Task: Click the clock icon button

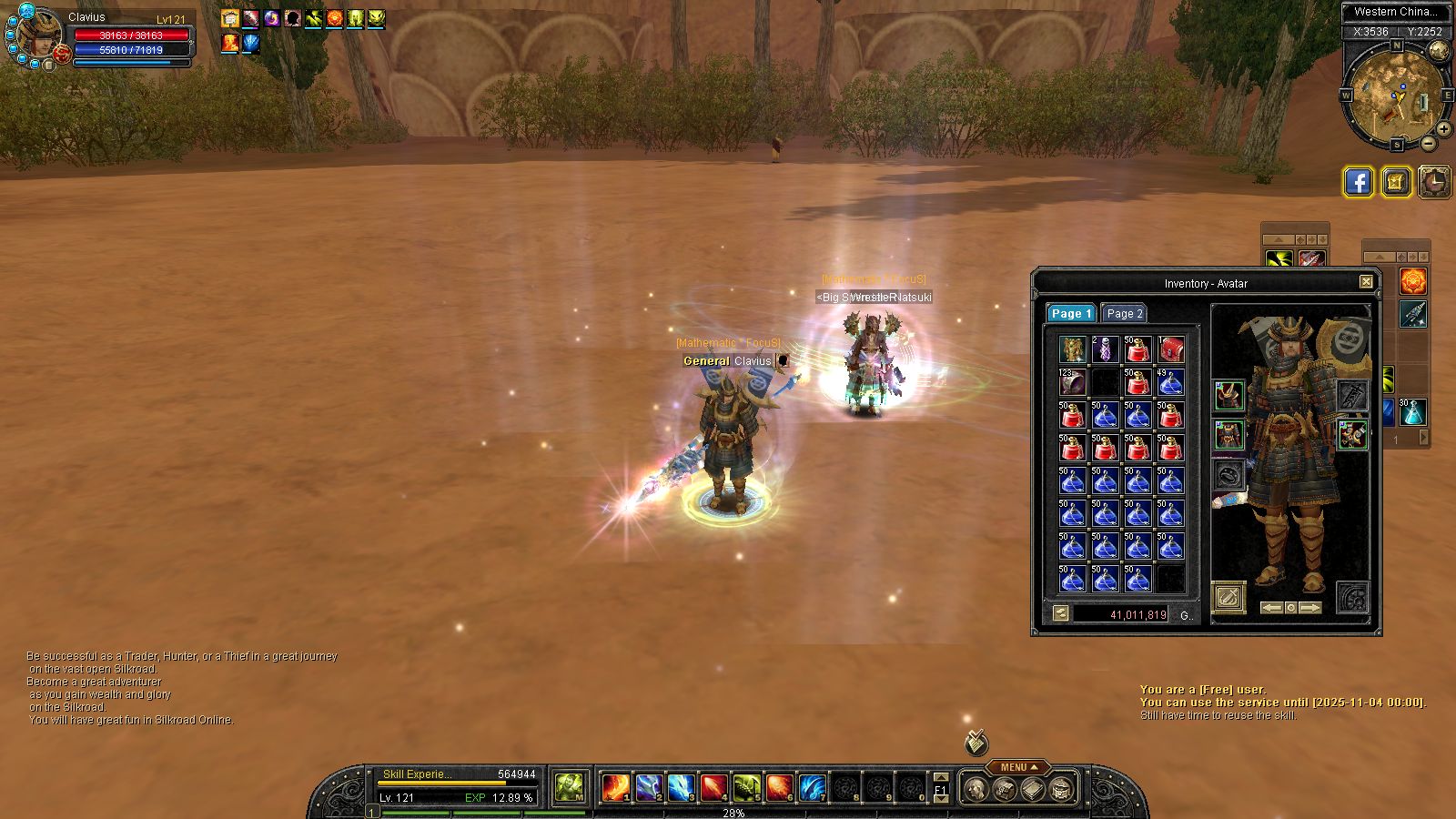Action: [x=1434, y=182]
